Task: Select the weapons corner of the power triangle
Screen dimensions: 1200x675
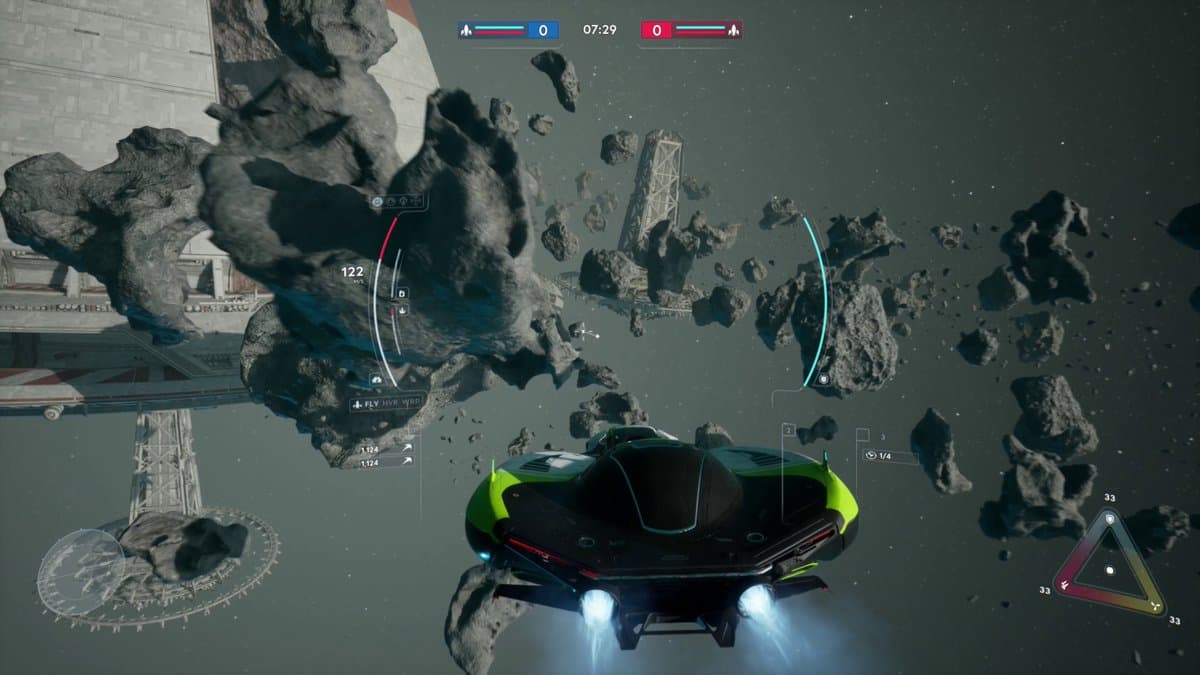Action: [1063, 588]
